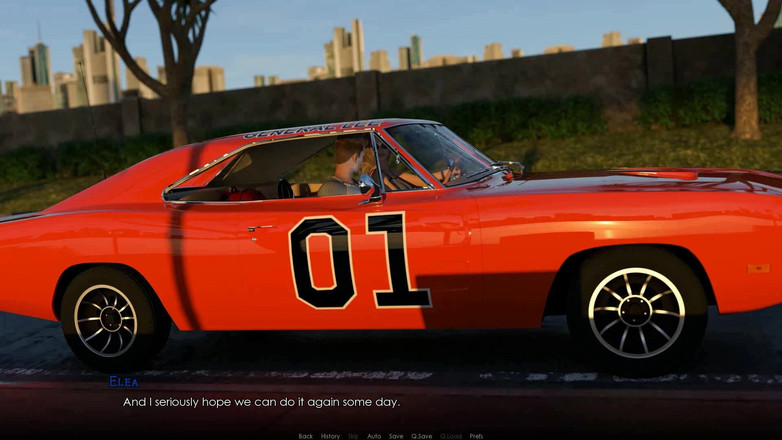Toggle Skip mode in quick menu

[353, 436]
